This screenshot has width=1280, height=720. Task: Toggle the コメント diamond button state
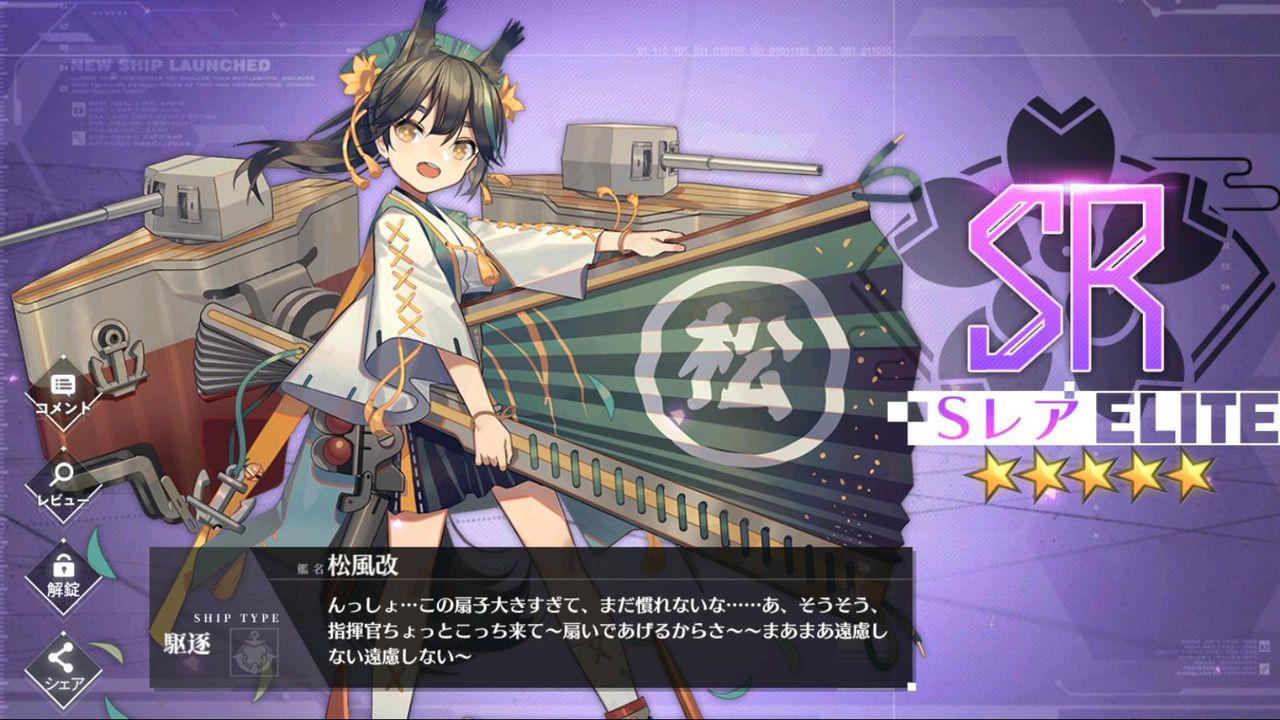tap(62, 394)
